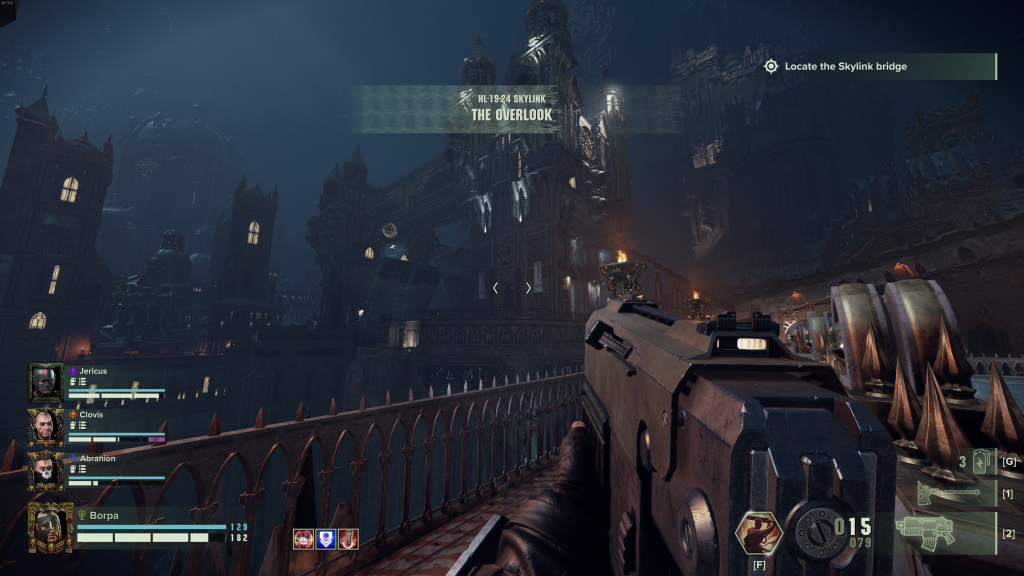1024x576 pixels.
Task: Click the red weapon buff icon
Action: click(348, 539)
